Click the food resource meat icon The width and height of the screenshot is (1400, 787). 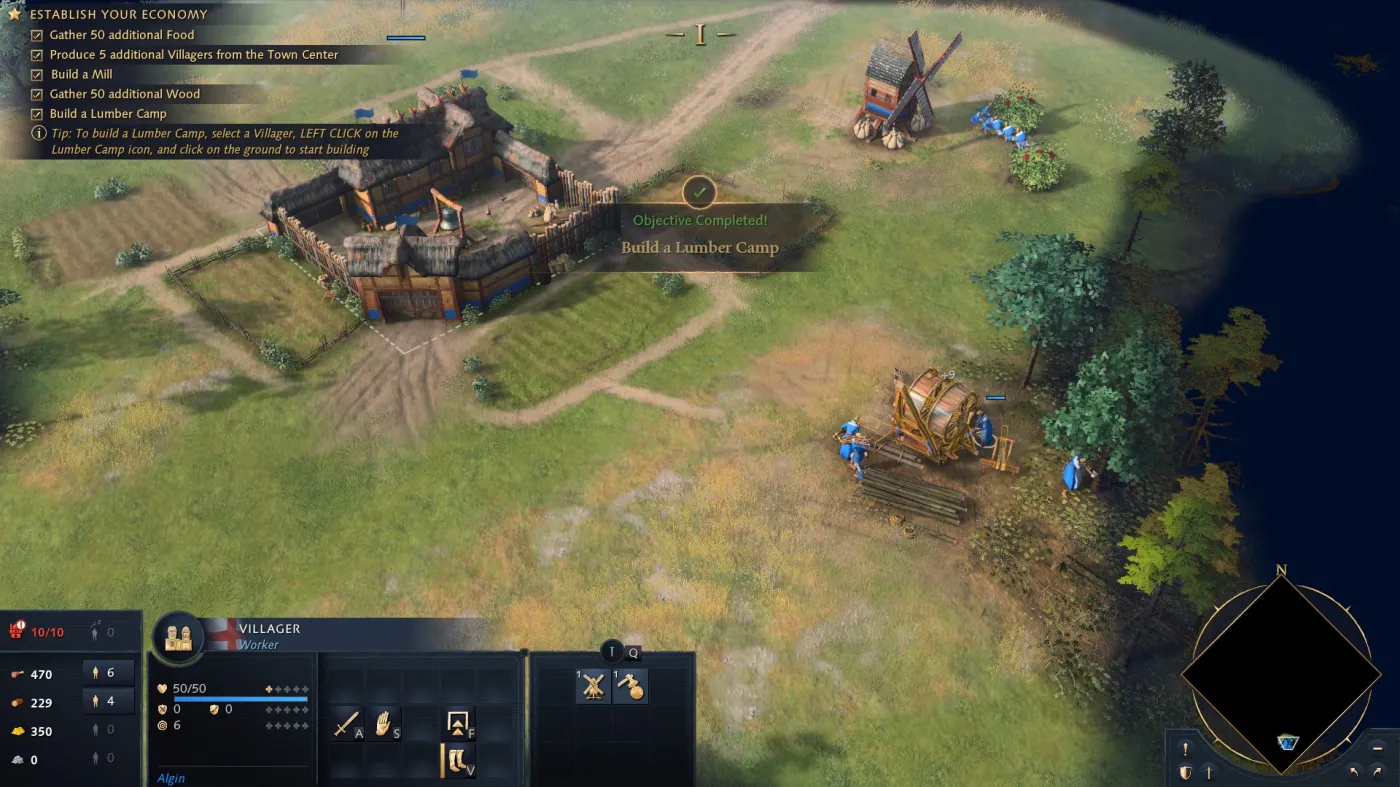pyautogui.click(x=18, y=674)
